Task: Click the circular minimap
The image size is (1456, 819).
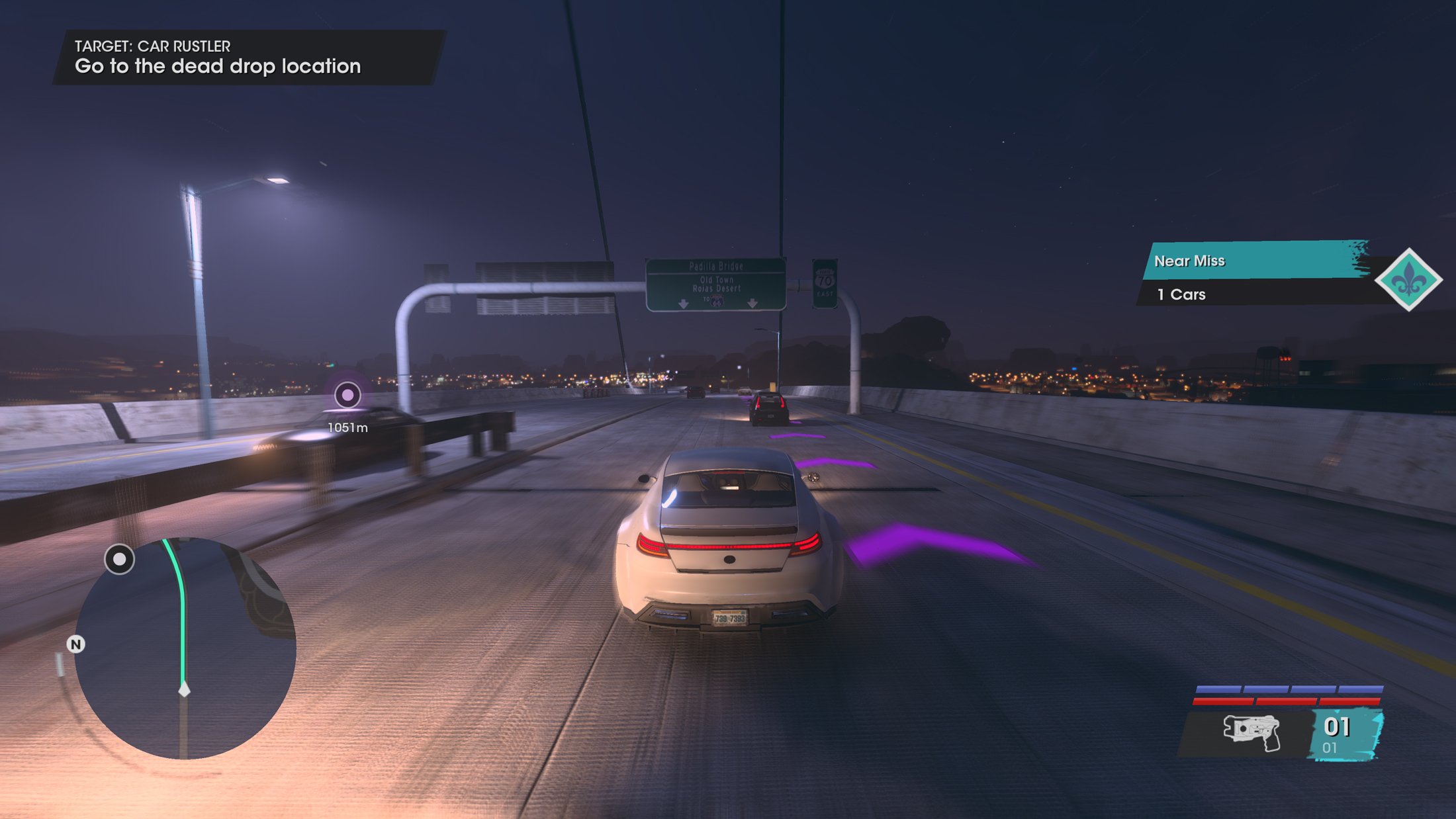Action: click(x=185, y=648)
